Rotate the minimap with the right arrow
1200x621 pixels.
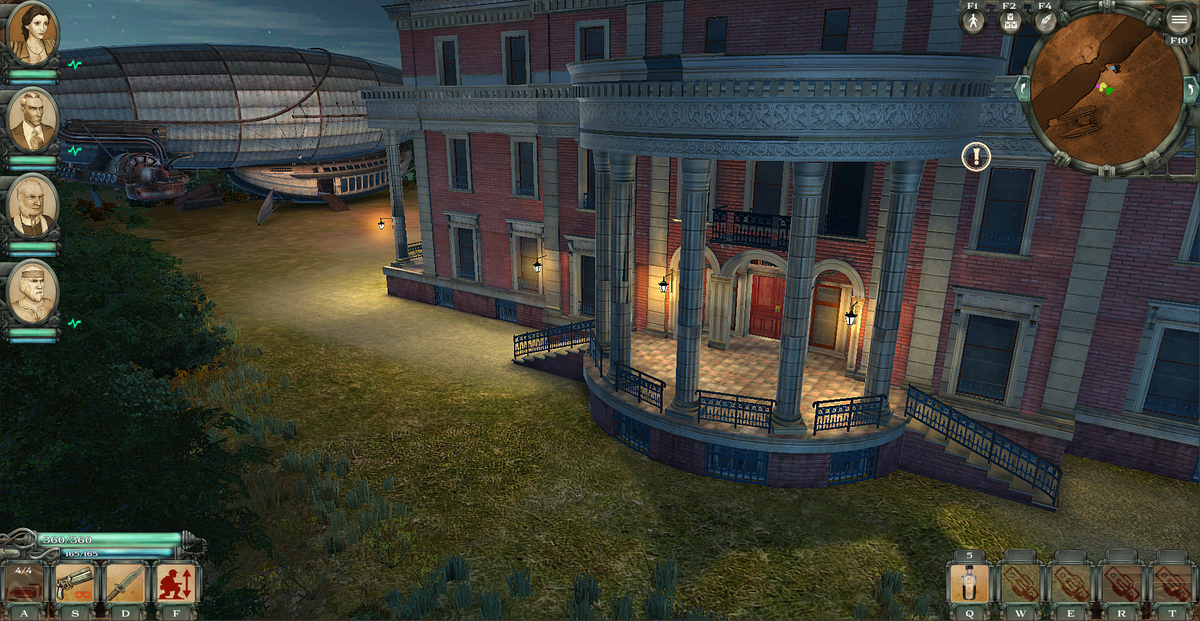click(1190, 89)
